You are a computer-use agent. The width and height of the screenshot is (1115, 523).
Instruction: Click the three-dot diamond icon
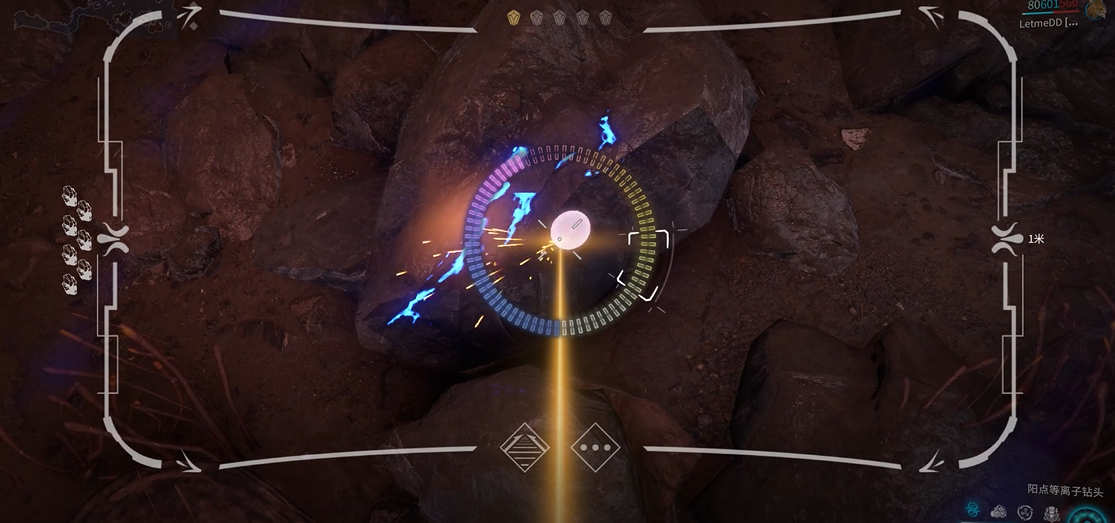click(x=595, y=448)
